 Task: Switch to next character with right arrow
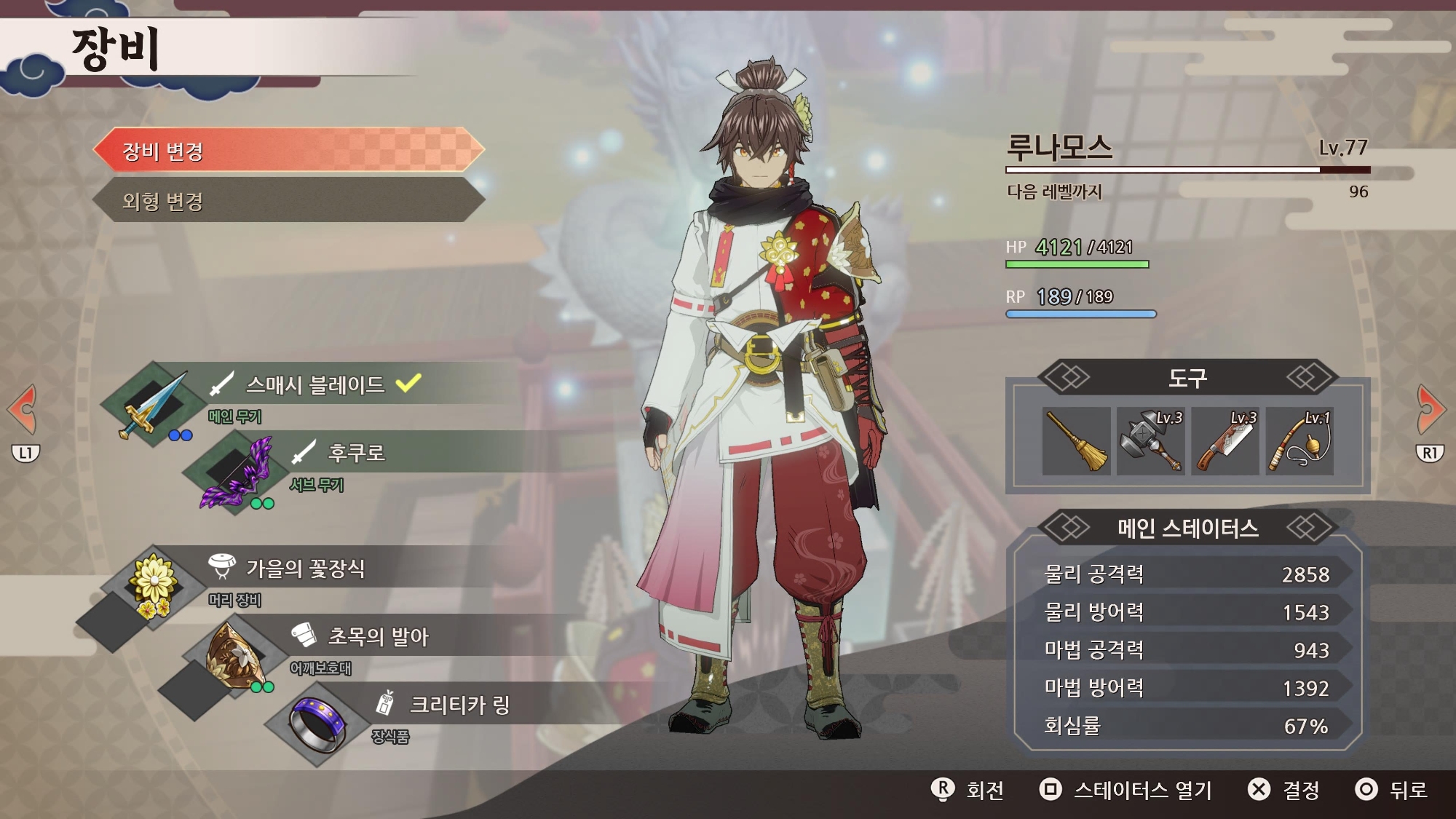[1431, 410]
